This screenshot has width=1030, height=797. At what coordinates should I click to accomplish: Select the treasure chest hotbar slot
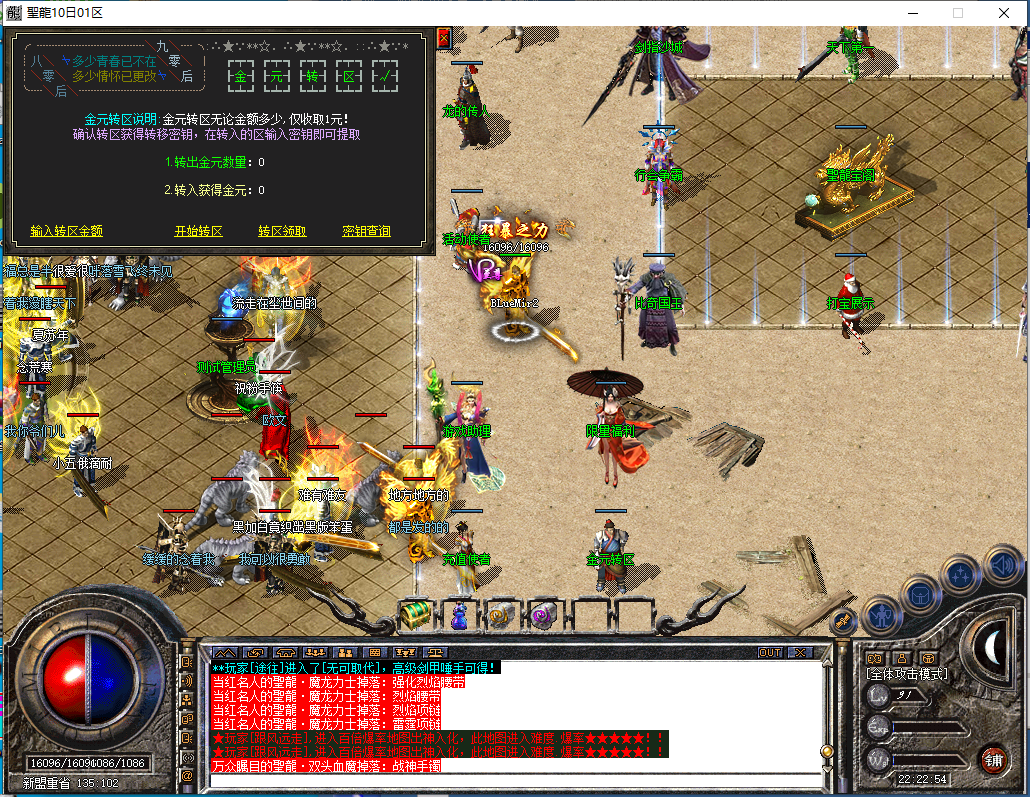(x=416, y=614)
